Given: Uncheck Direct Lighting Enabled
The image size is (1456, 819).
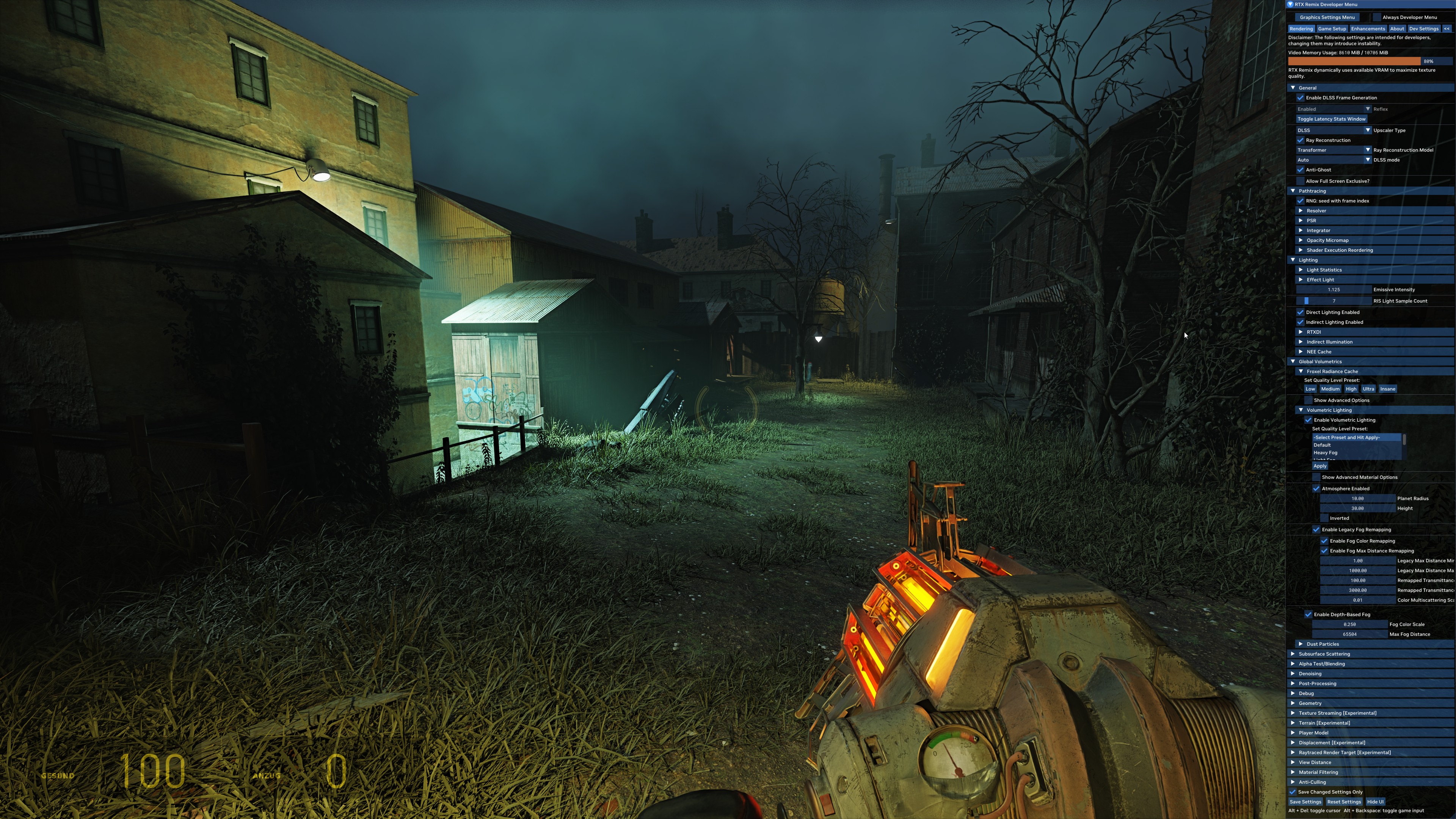Looking at the screenshot, I should point(1301,312).
